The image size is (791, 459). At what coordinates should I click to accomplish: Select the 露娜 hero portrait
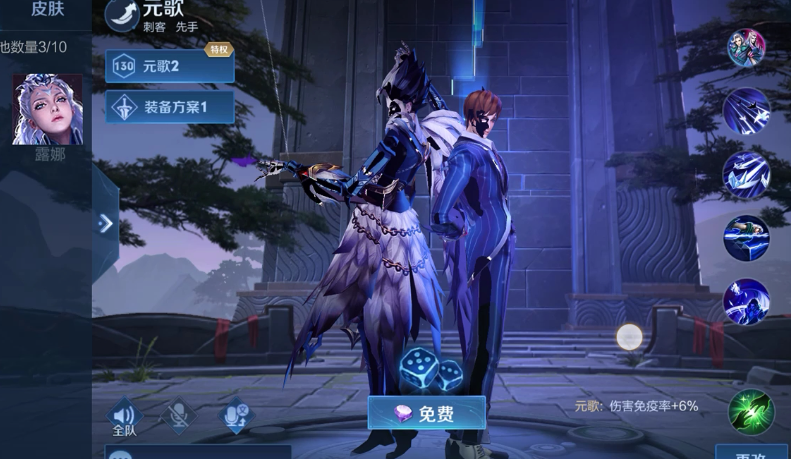point(47,110)
